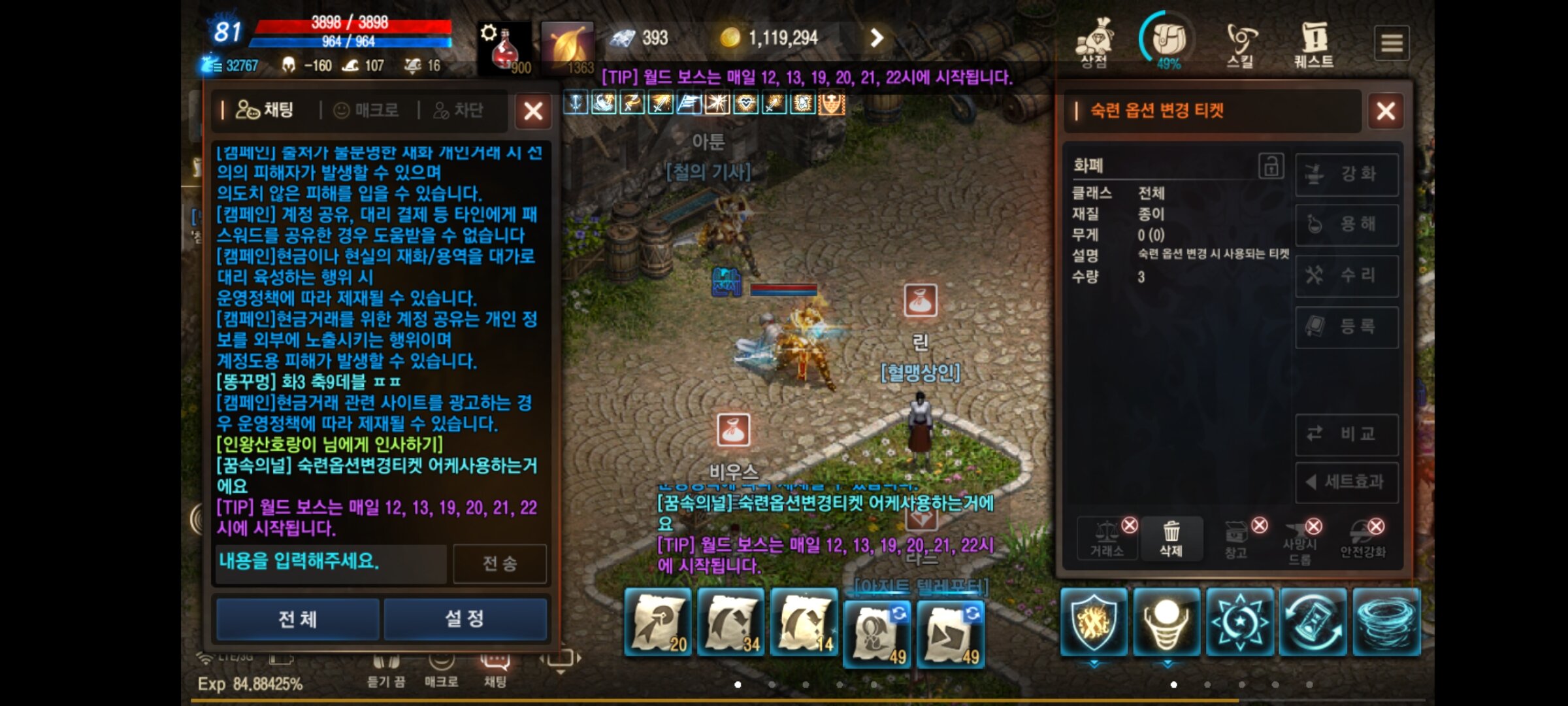Open the 상점 shop

click(x=1094, y=43)
